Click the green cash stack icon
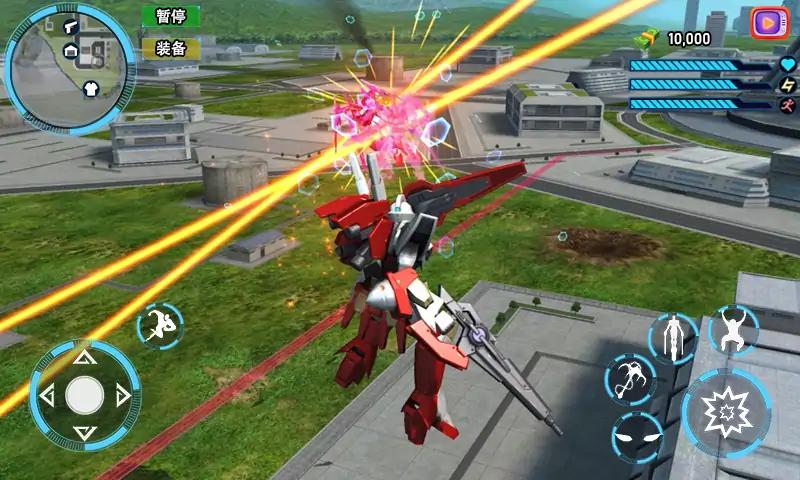 pos(648,38)
